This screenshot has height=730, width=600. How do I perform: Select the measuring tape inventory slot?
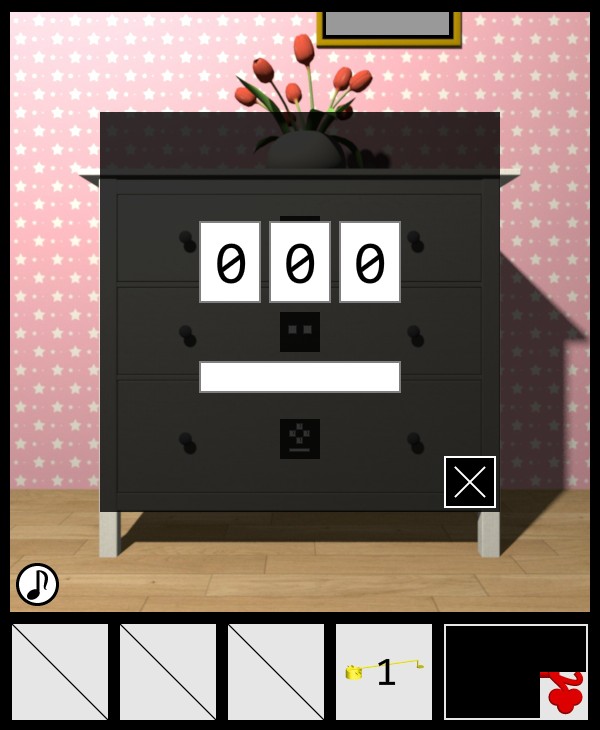(384, 672)
